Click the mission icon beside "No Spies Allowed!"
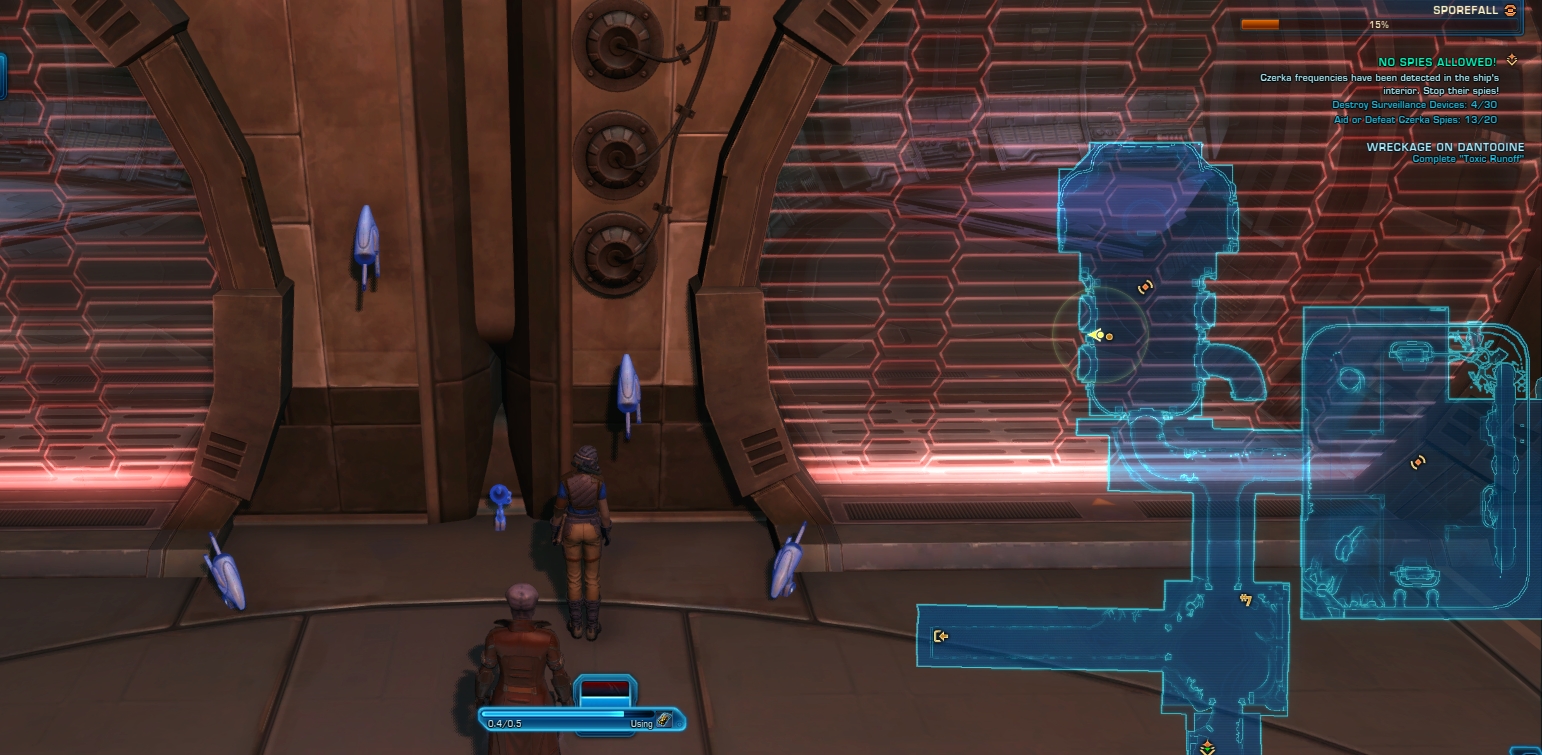1542x755 pixels. click(1512, 61)
